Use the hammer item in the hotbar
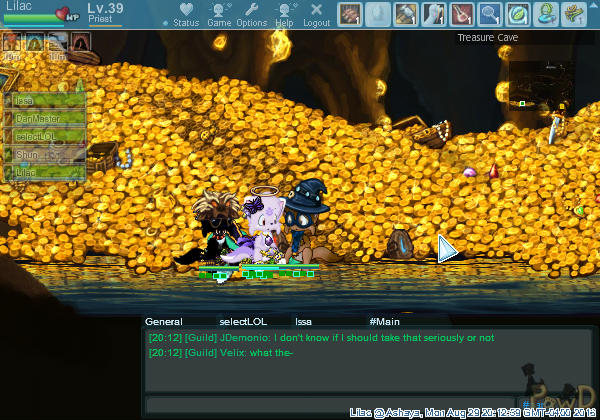This screenshot has height=420, width=600. 405,14
